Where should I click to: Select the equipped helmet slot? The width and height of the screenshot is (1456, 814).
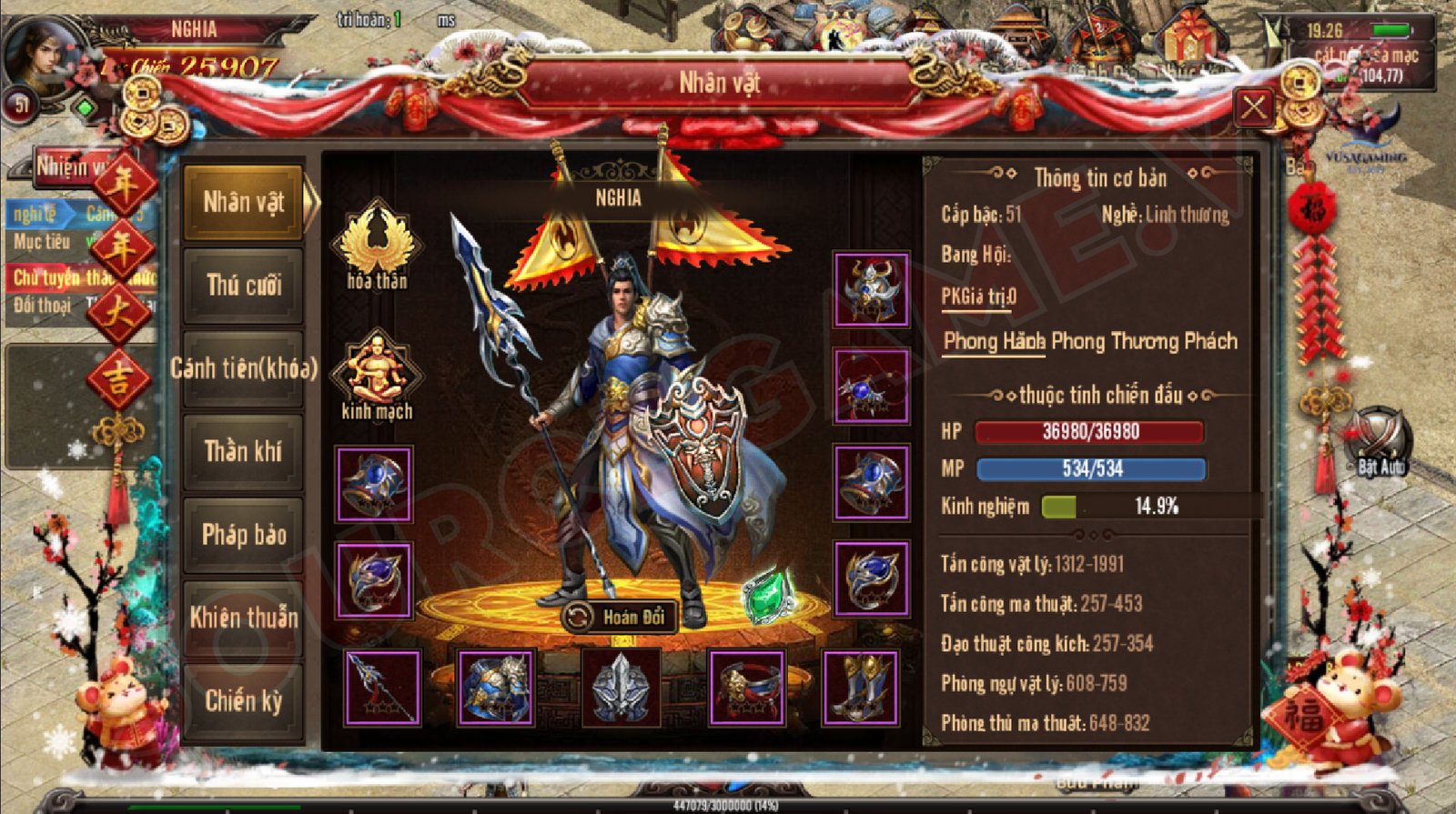tap(871, 290)
